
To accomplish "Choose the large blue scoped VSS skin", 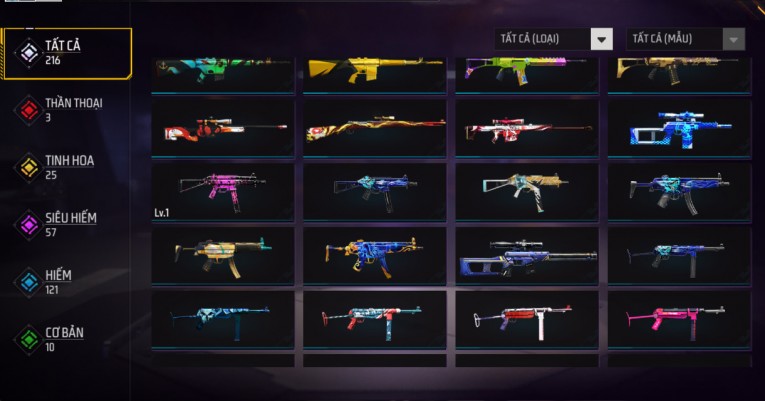I will (x=527, y=254).
